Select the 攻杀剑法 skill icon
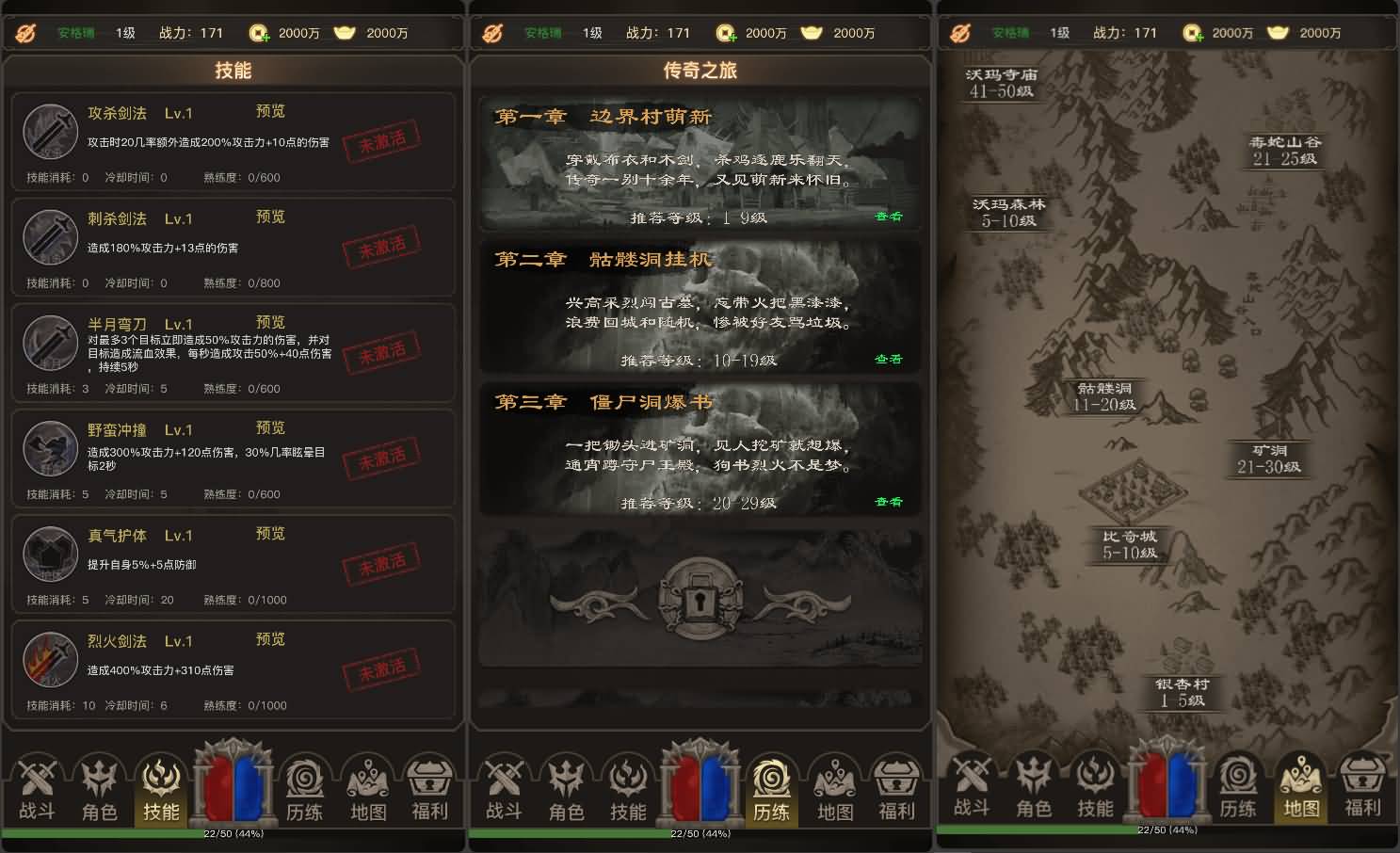Image resolution: width=1400 pixels, height=853 pixels. coord(49,132)
